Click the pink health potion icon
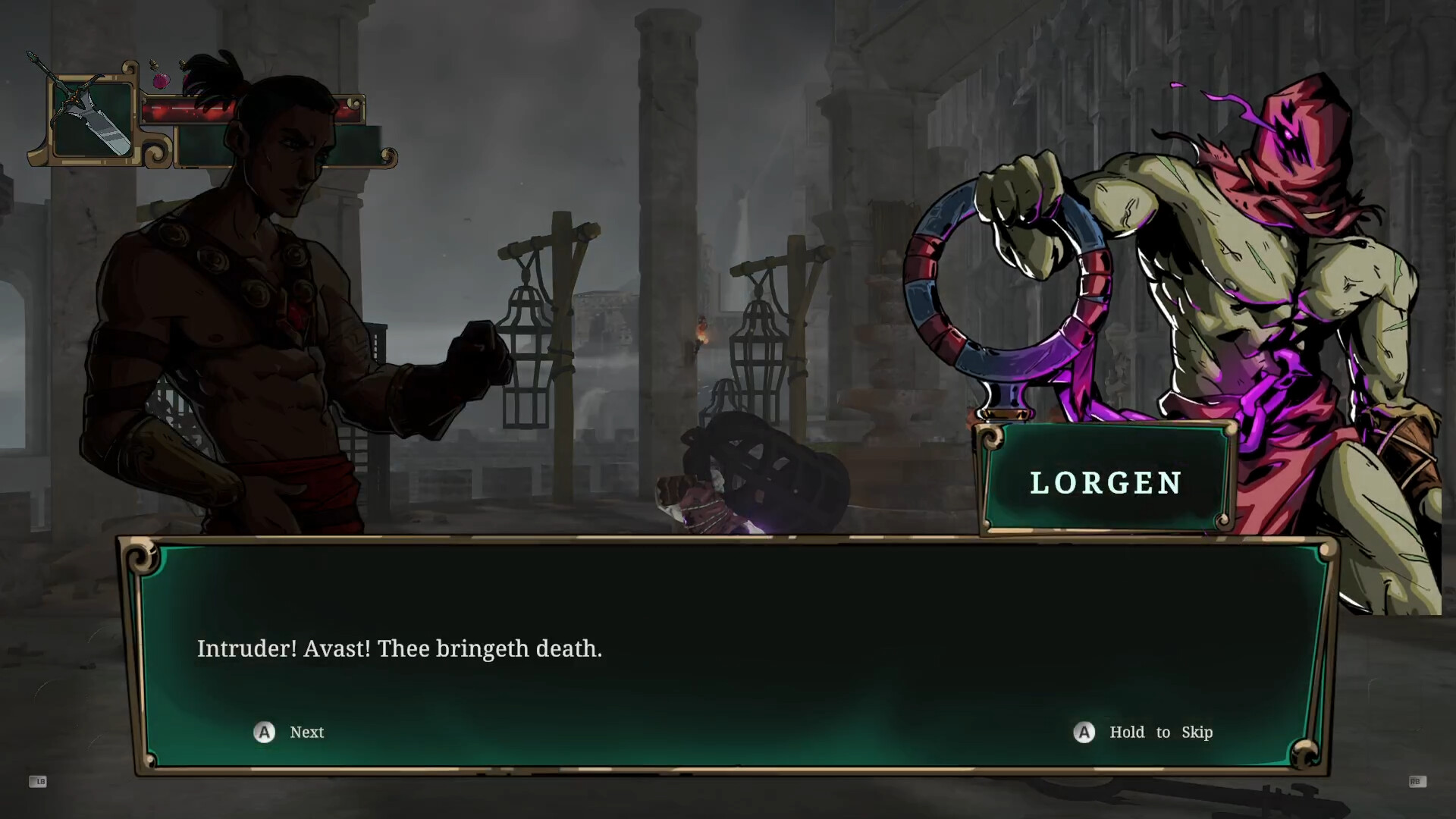Viewport: 1456px width, 819px height. [x=161, y=81]
